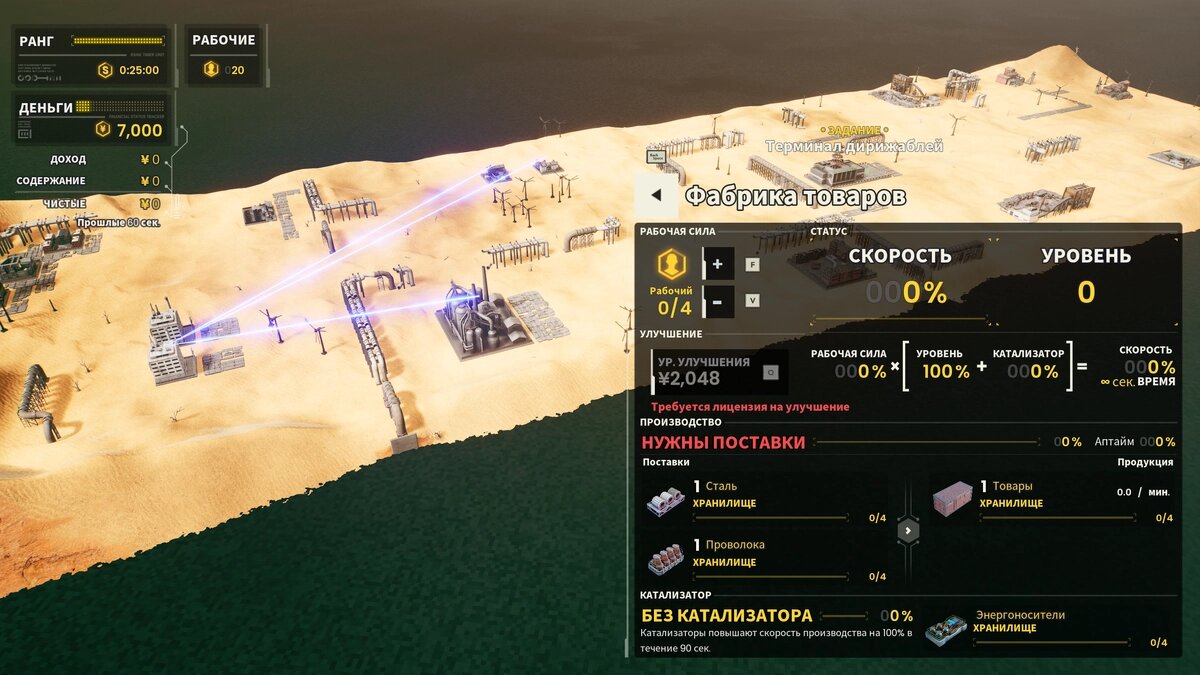Add a worker with plus button

click(719, 265)
